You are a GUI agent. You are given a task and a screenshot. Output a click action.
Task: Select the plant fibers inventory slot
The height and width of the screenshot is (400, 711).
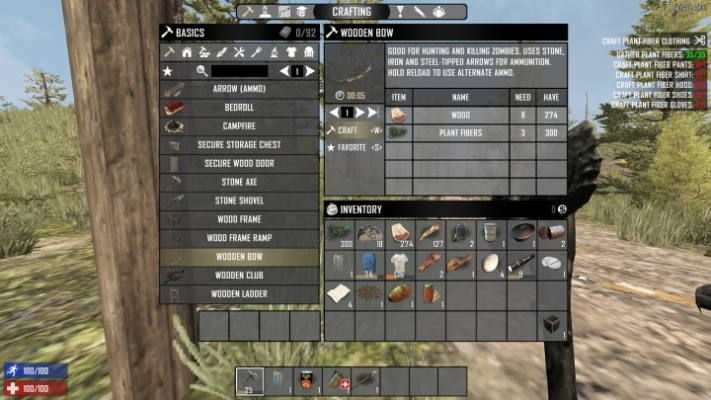(x=340, y=233)
